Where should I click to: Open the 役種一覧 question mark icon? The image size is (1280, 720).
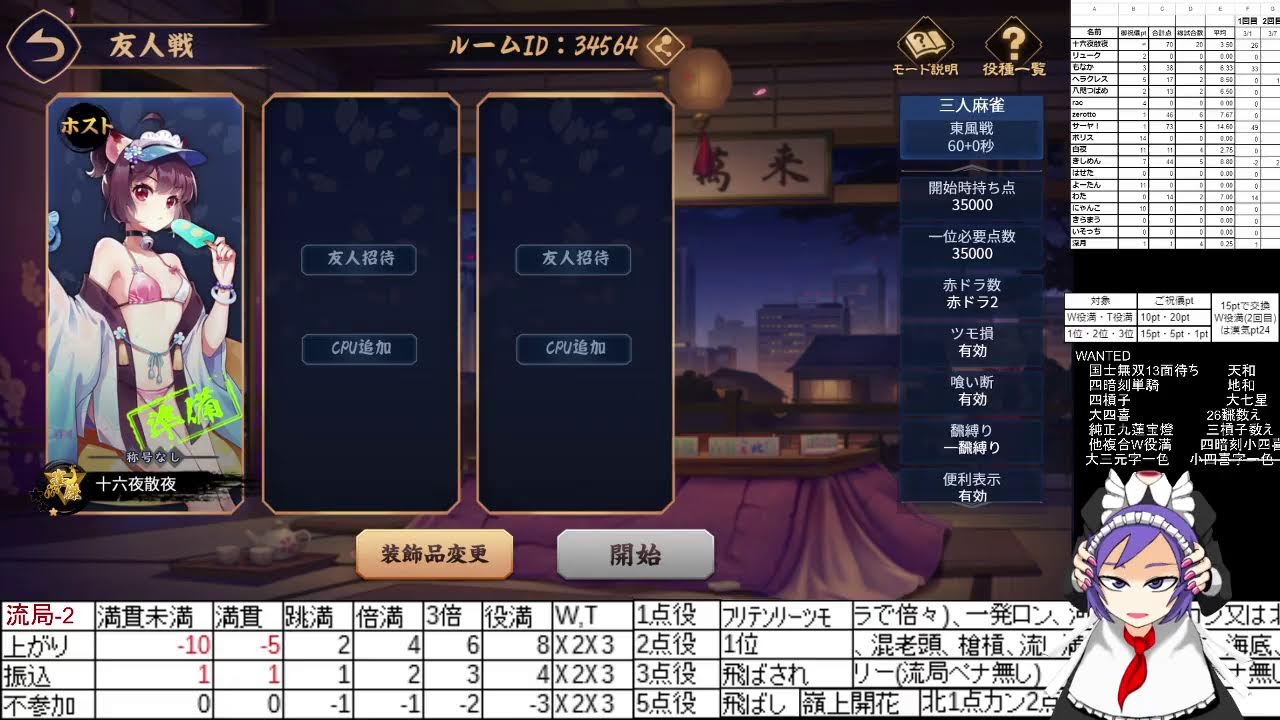[1012, 42]
